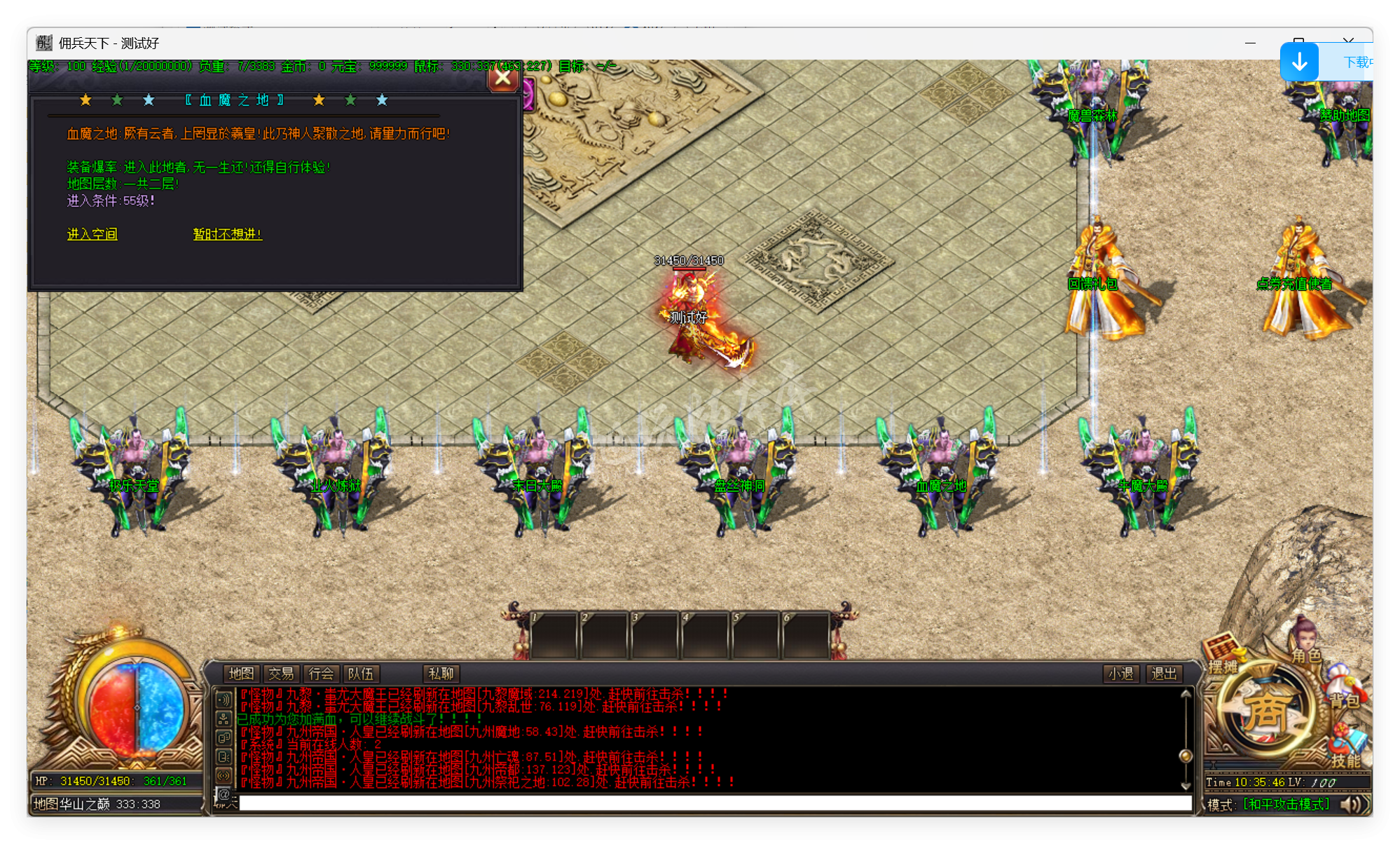The image size is (1400, 844).
Task: Choose 进入空间 to enter the map
Action: tap(92, 234)
